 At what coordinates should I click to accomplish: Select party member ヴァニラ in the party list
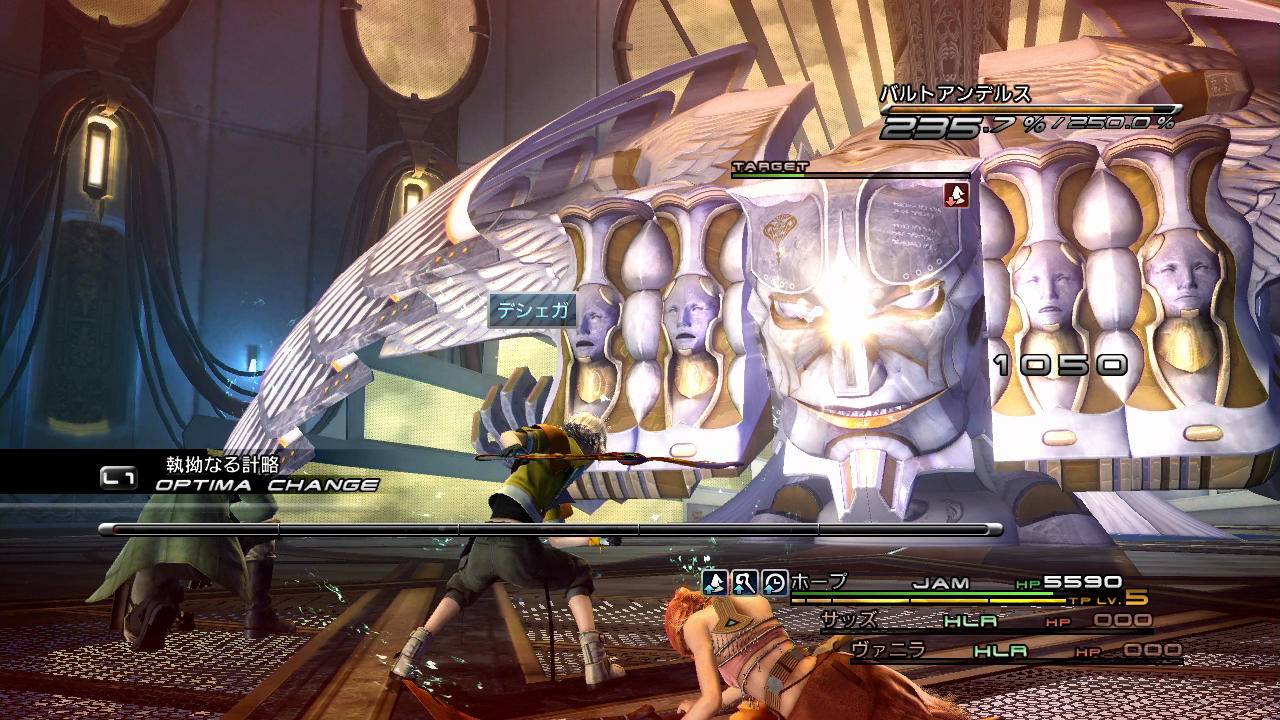click(888, 650)
